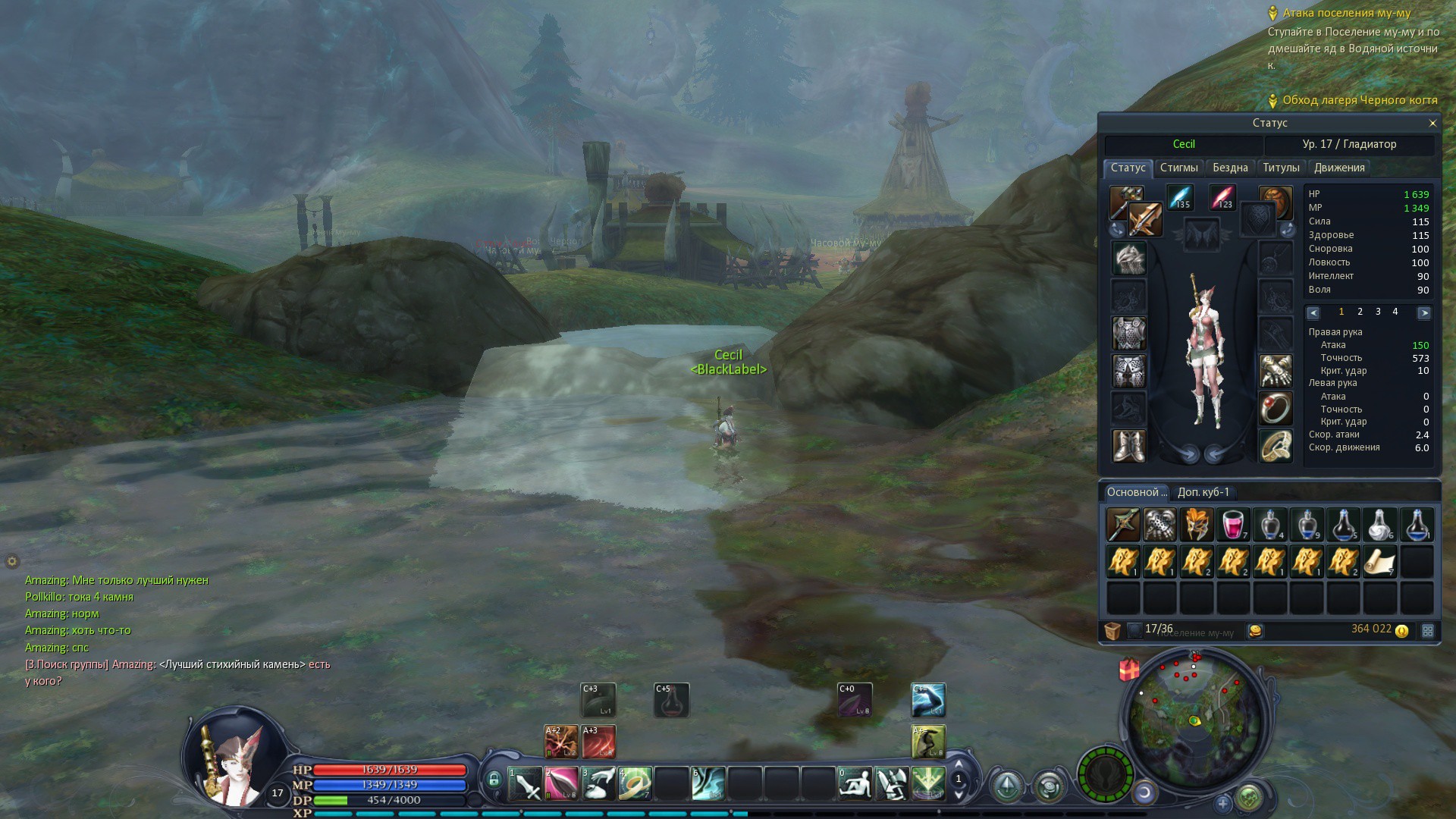Open the Бездна tab

point(1229,168)
